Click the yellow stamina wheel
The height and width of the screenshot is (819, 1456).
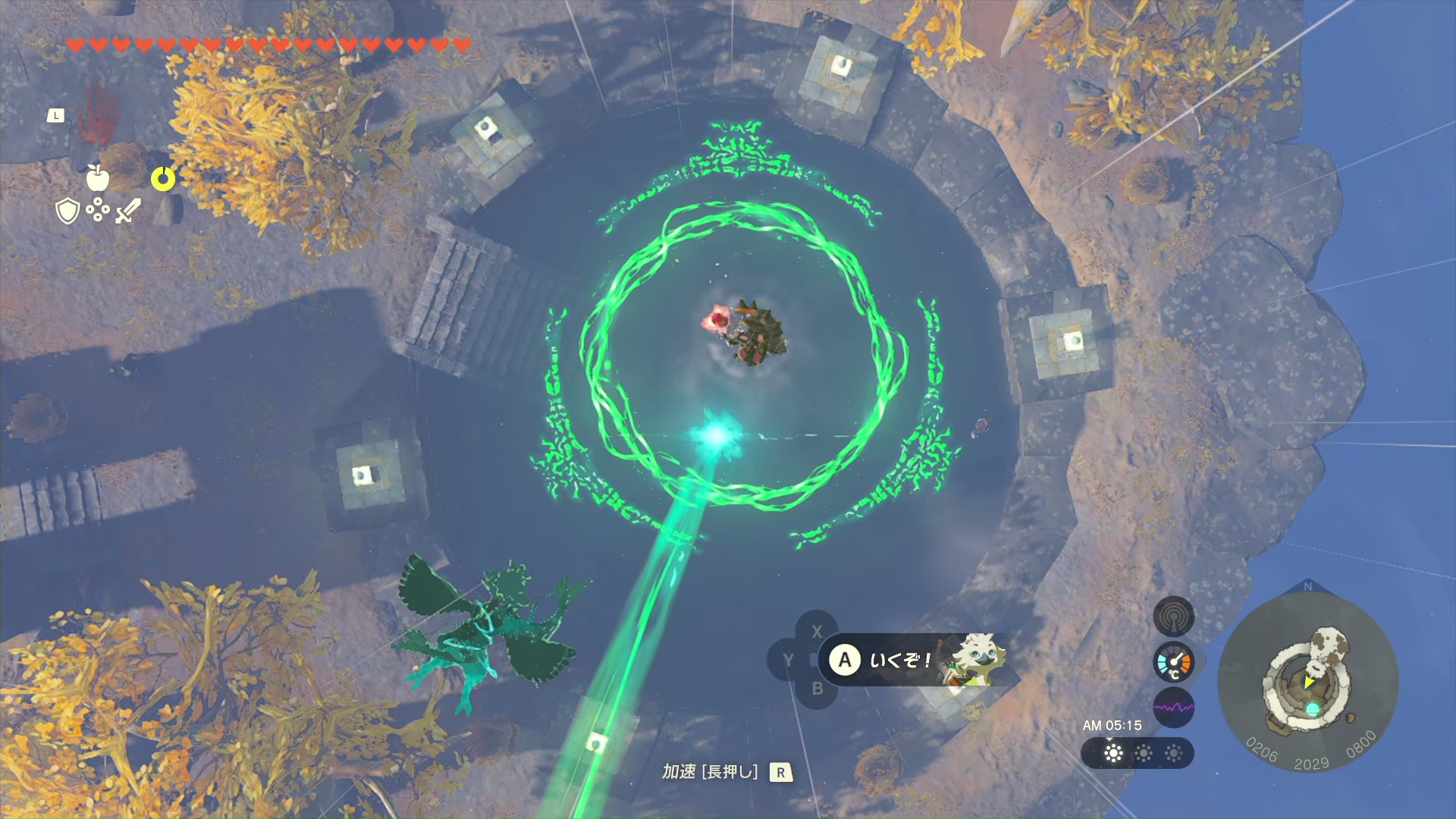[163, 179]
